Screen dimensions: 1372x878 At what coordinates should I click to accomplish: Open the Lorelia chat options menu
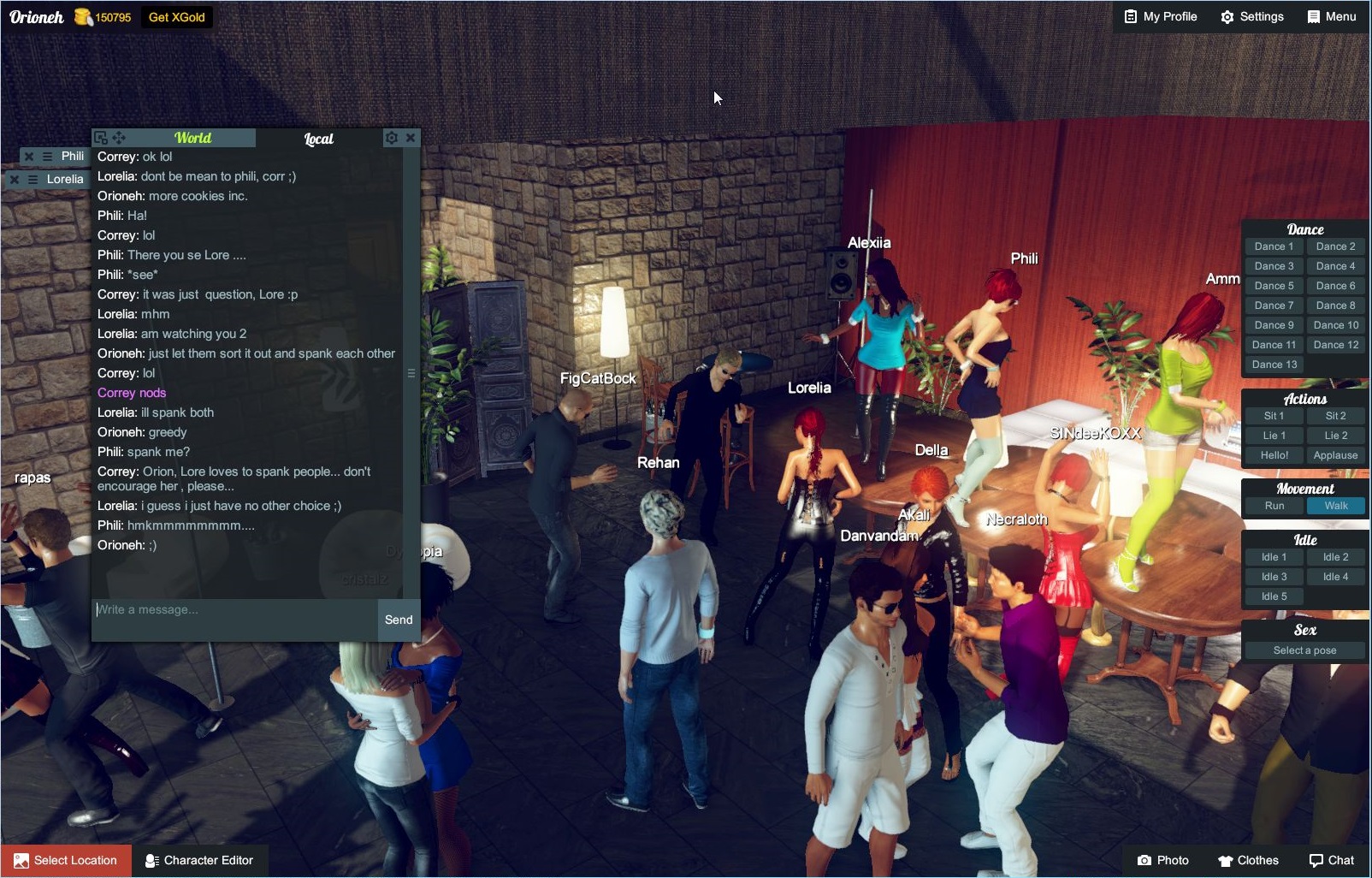(32, 179)
